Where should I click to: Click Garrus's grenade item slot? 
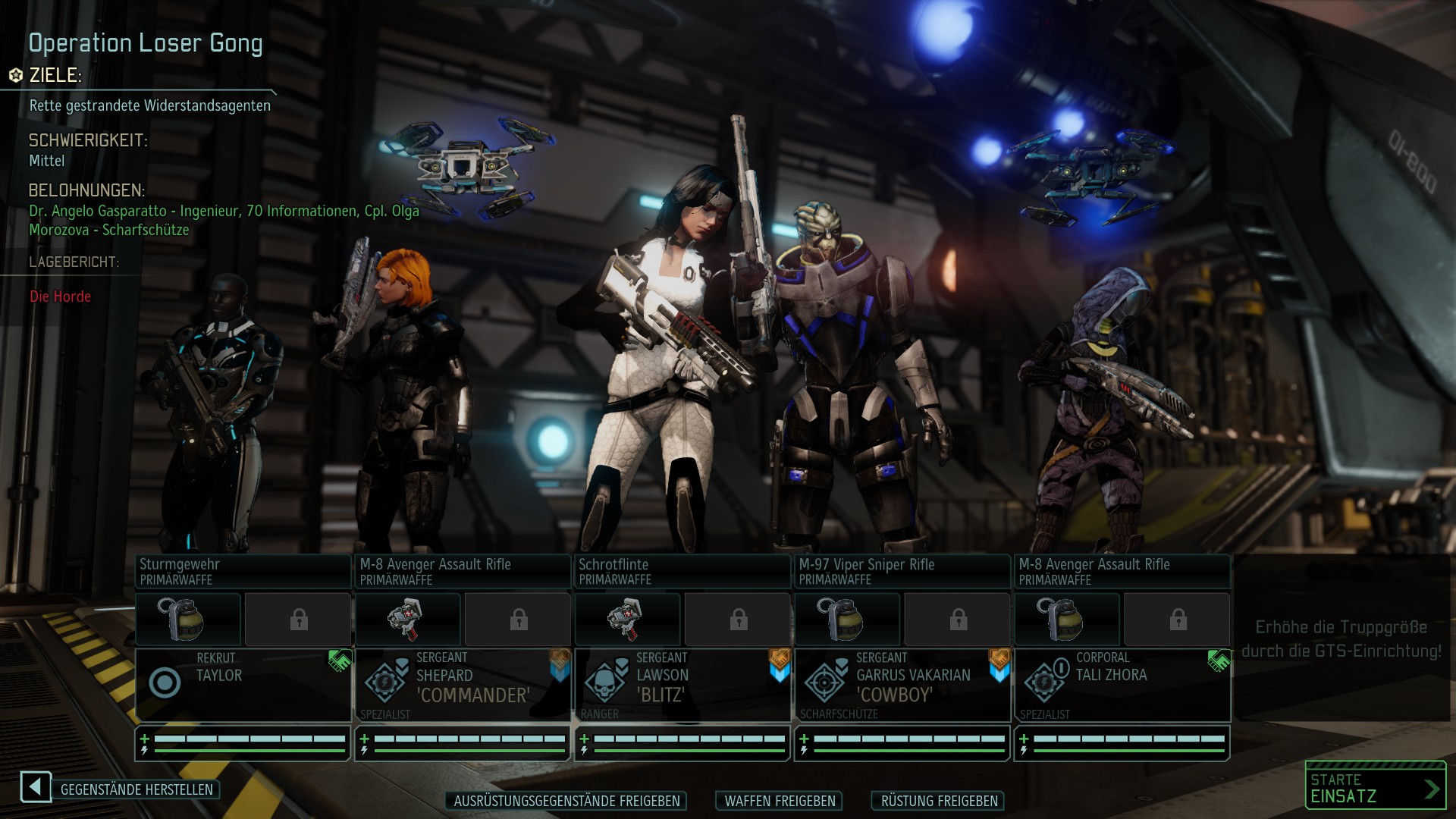point(847,620)
